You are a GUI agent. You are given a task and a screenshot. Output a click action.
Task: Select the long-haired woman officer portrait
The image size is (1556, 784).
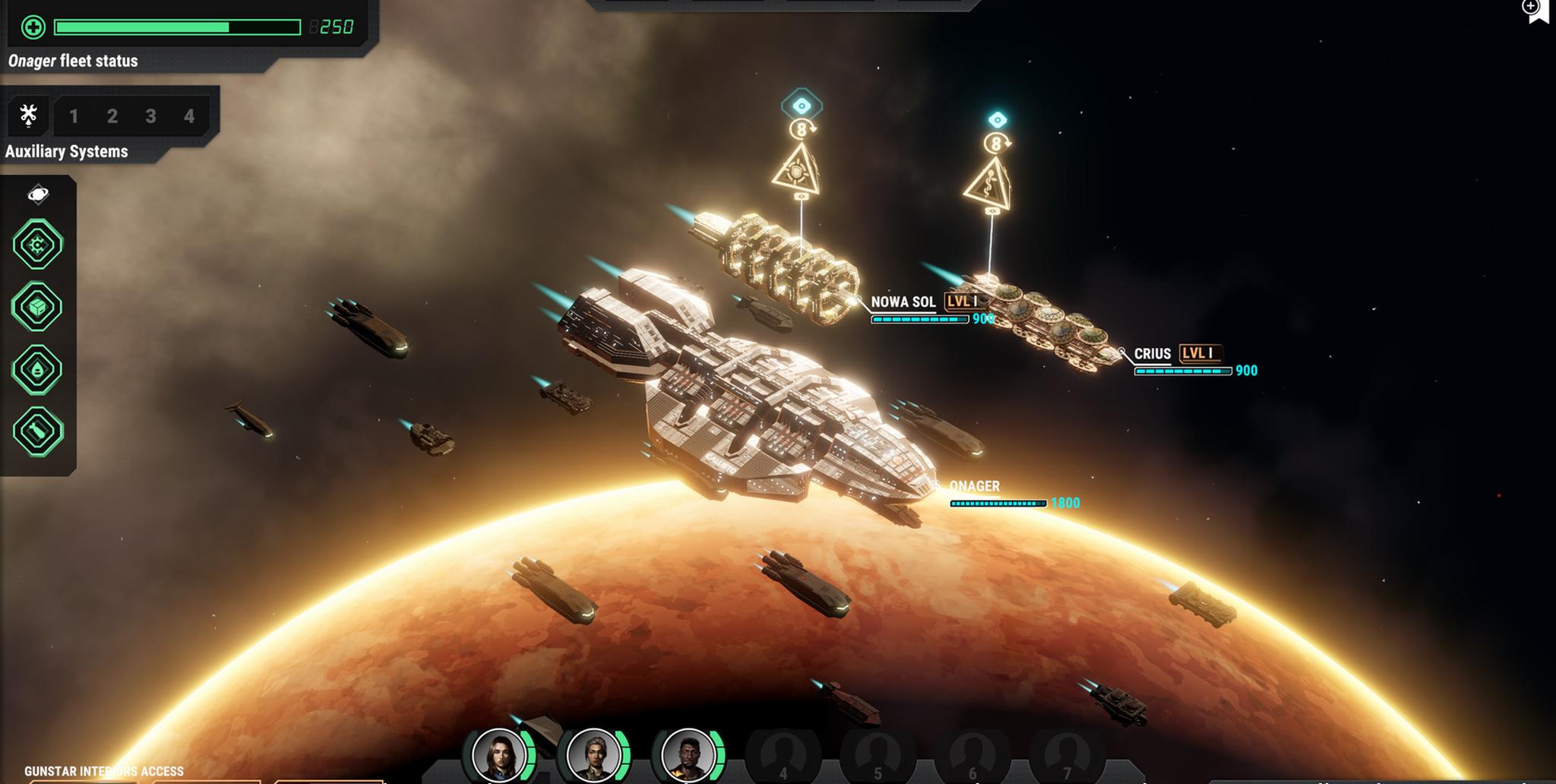[x=499, y=755]
